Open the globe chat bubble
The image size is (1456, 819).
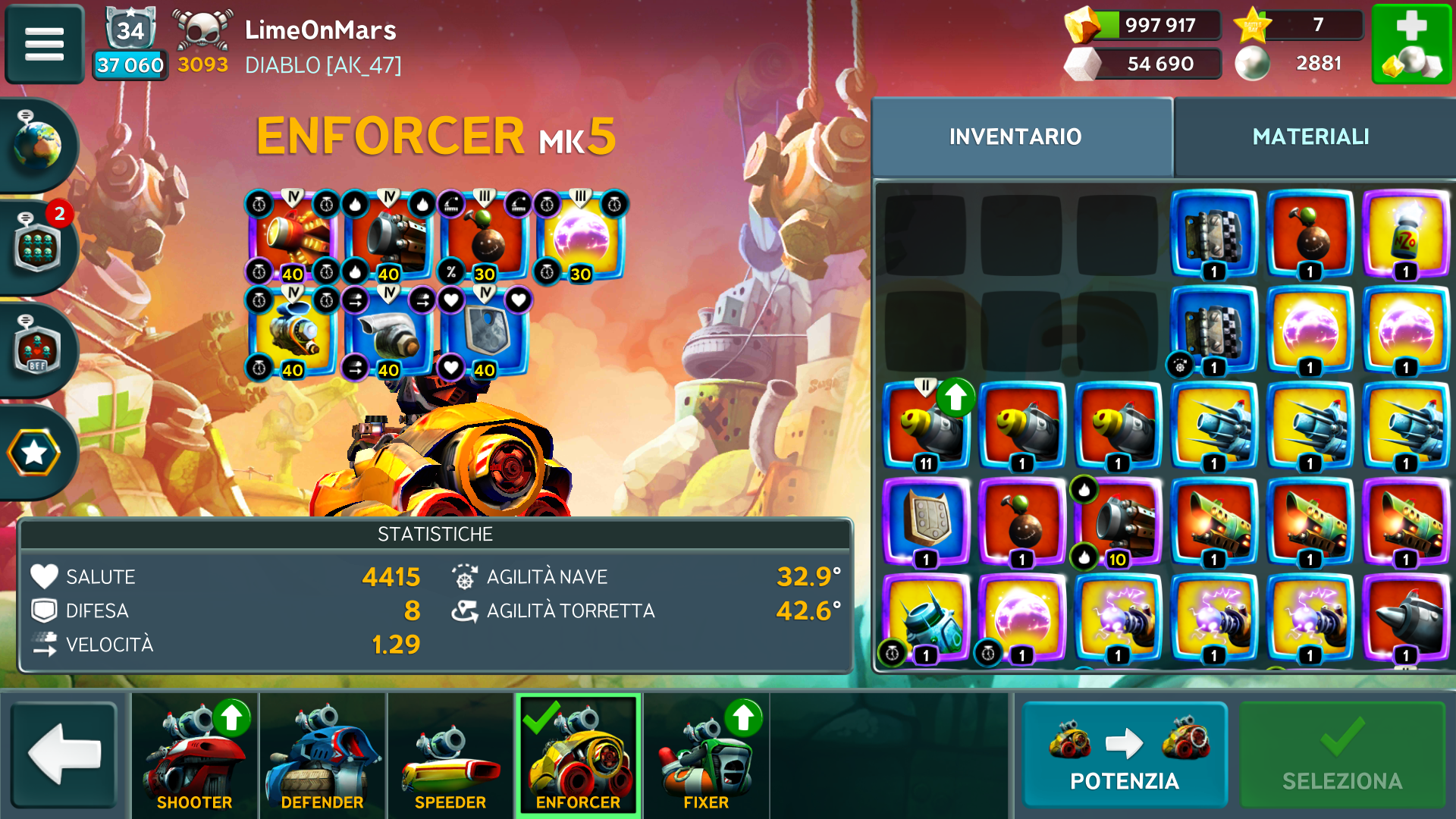[x=36, y=144]
